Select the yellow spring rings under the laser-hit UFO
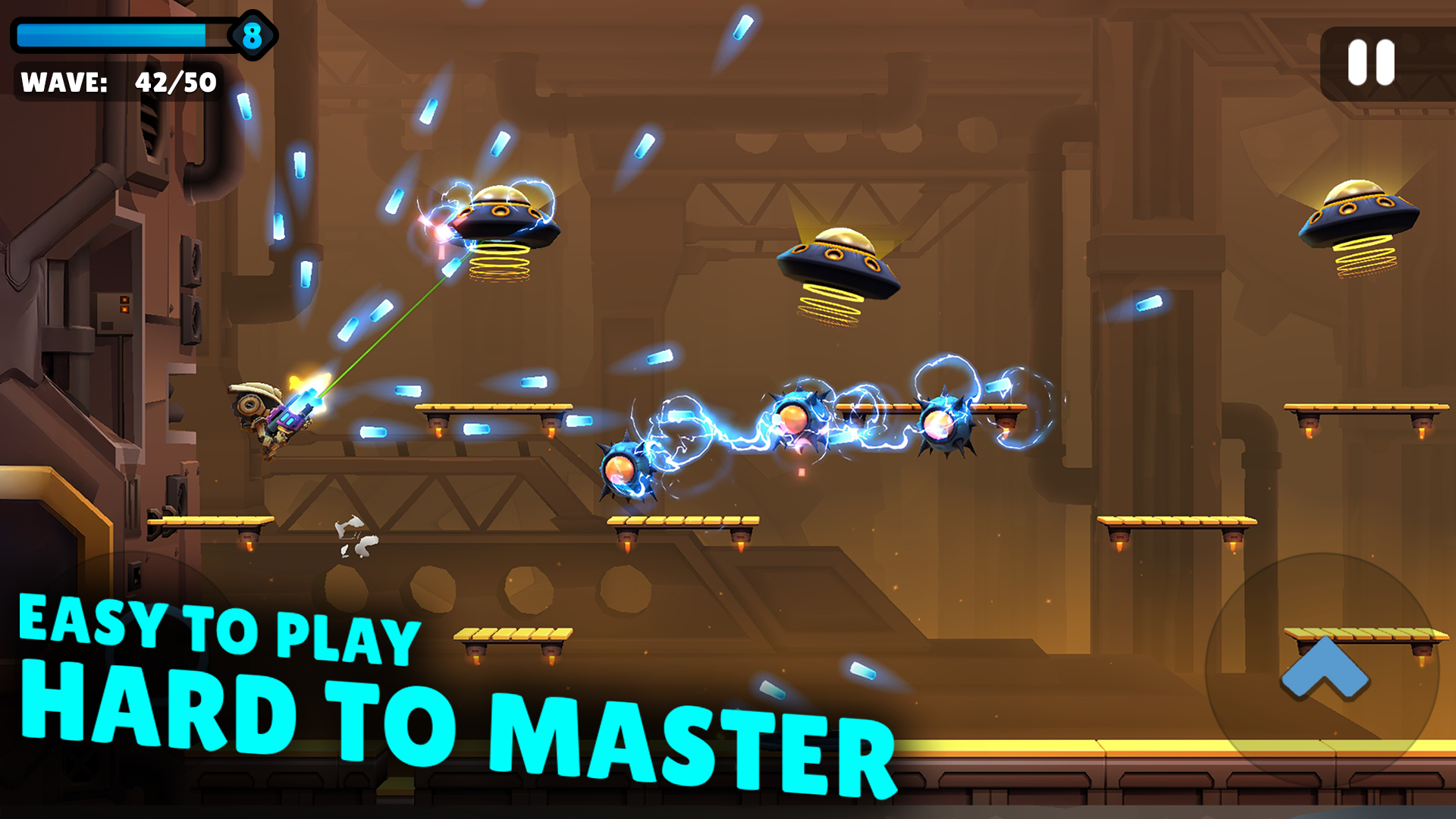 [500, 262]
